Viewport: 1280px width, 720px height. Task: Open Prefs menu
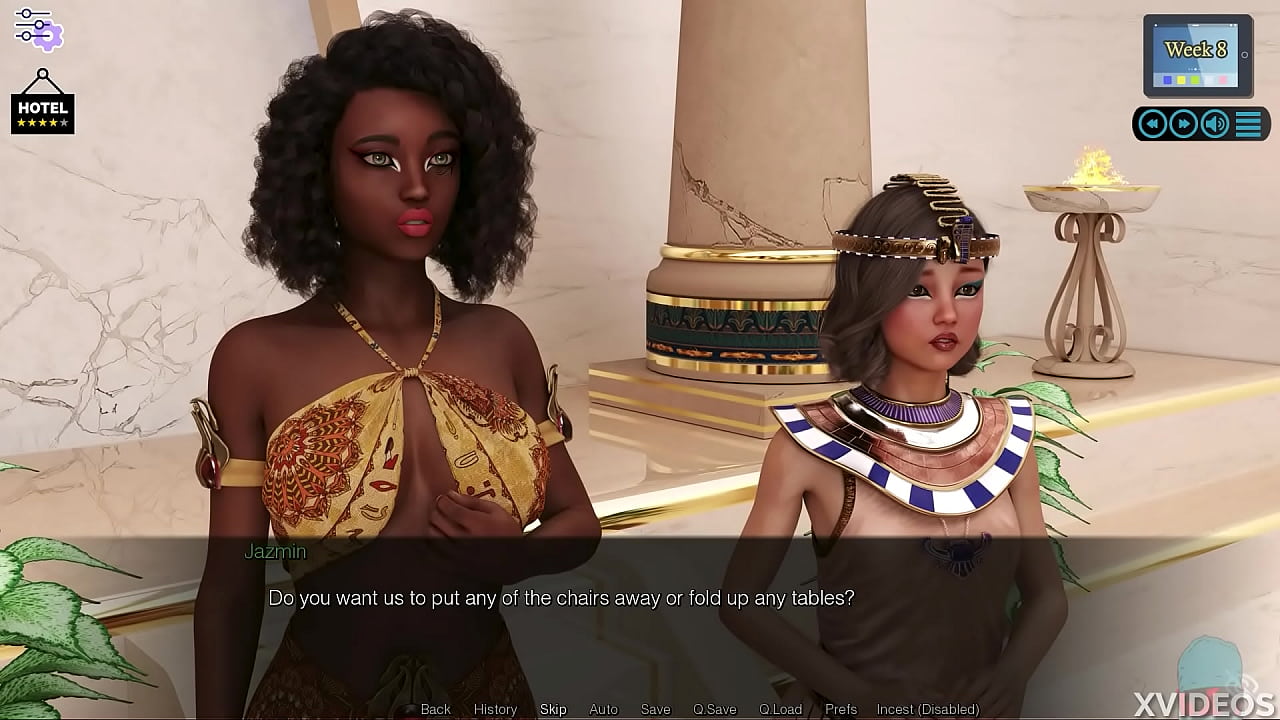(841, 709)
